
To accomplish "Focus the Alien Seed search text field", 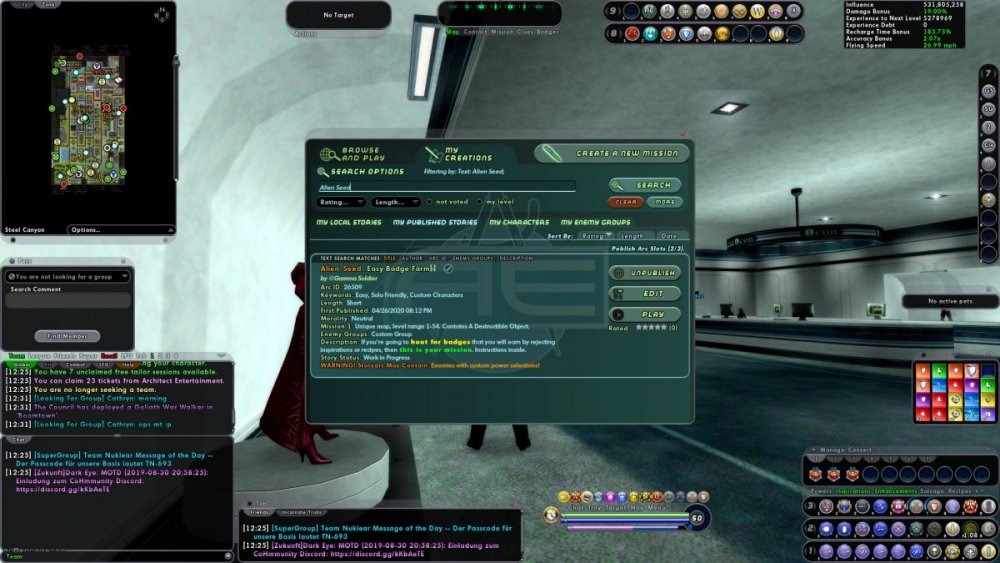I will [446, 187].
